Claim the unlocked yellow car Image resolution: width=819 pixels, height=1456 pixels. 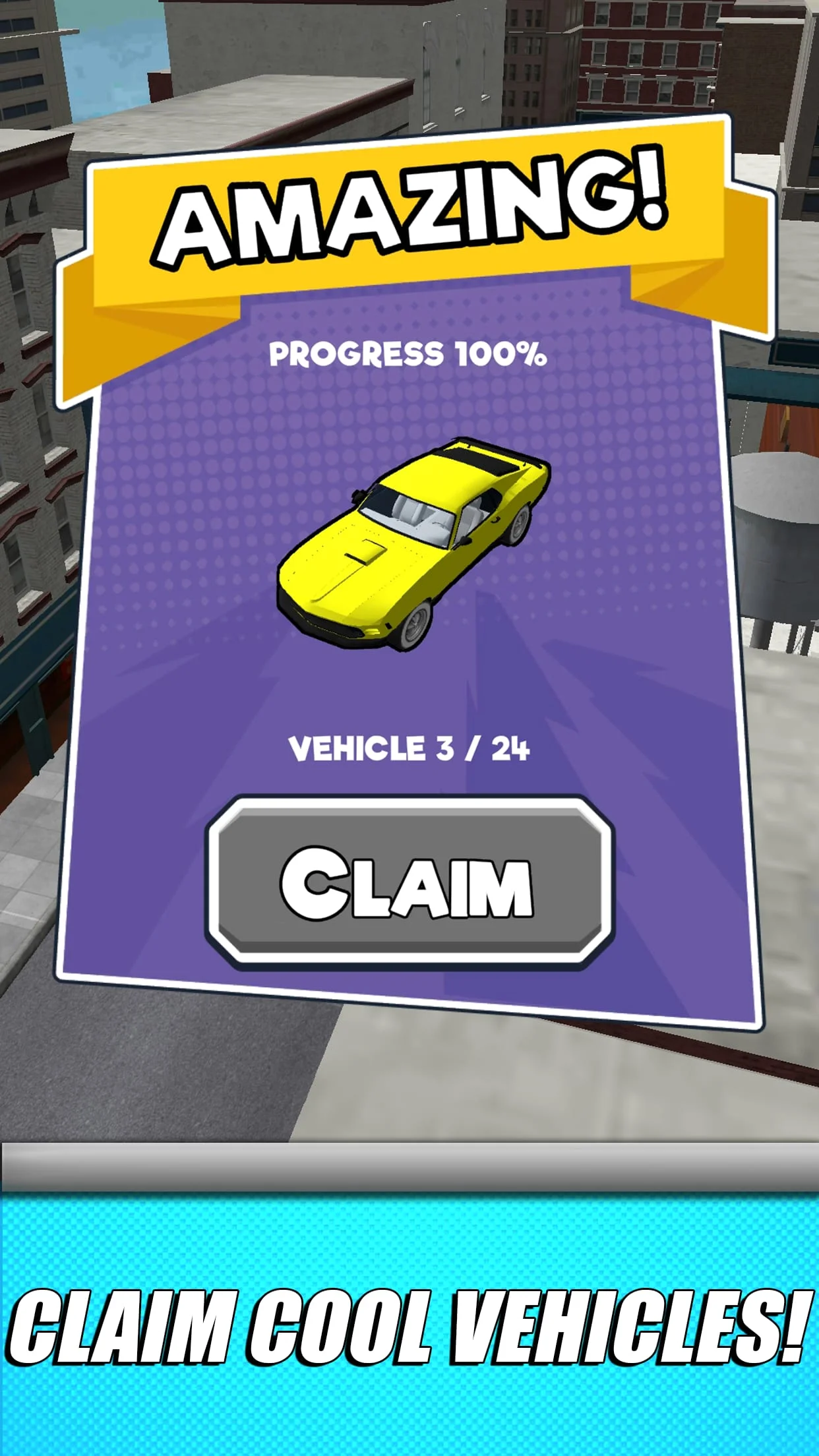[x=409, y=882]
